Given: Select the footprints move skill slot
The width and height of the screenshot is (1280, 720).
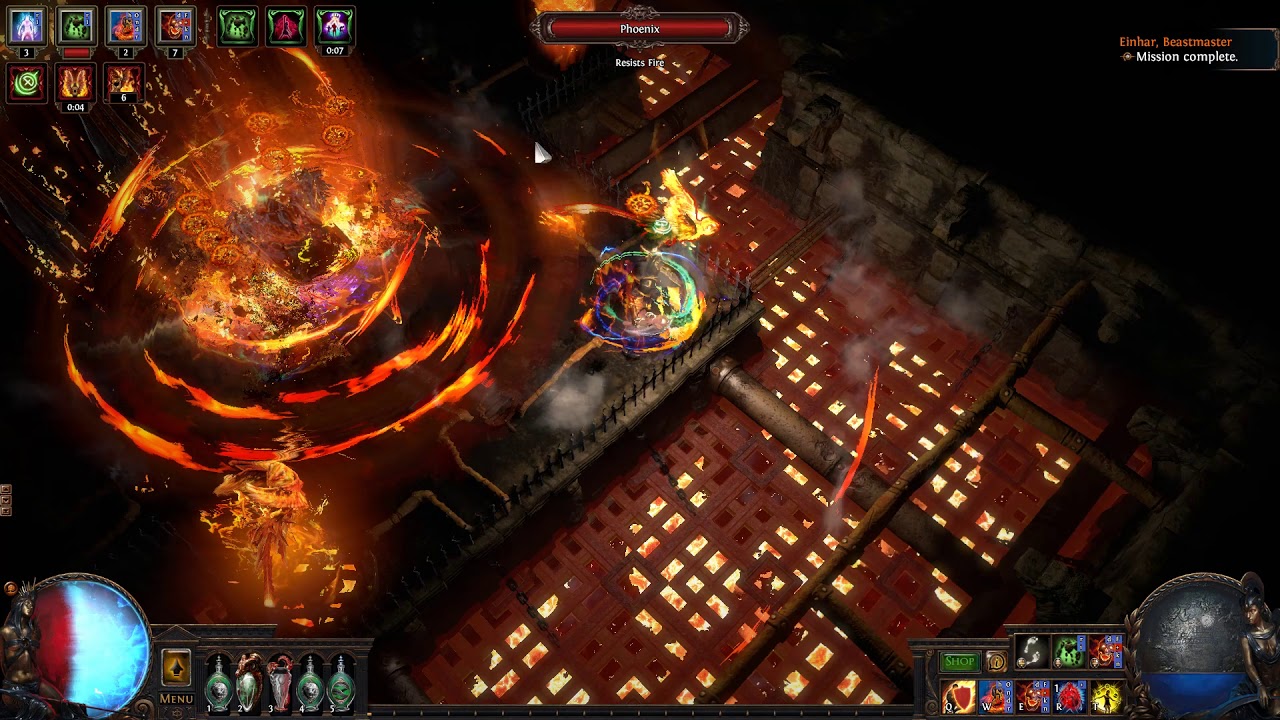Looking at the screenshot, I should click(x=1032, y=652).
